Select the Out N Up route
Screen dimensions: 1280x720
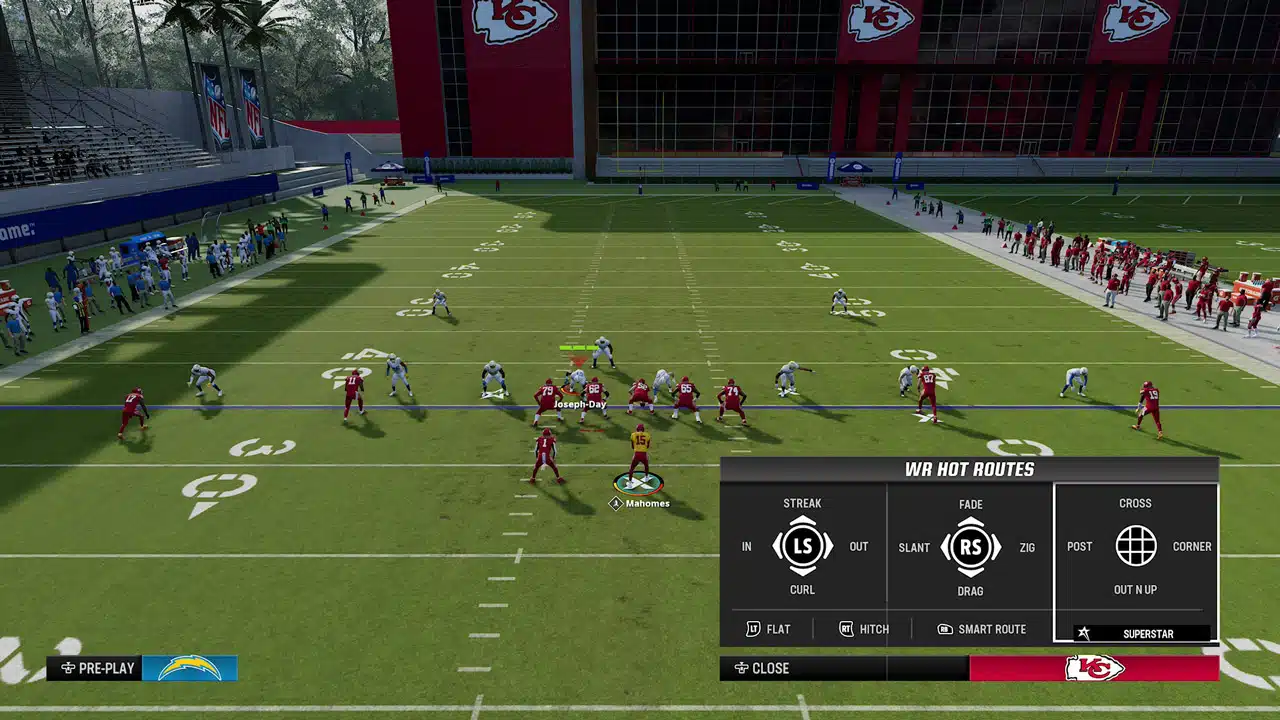point(1135,590)
